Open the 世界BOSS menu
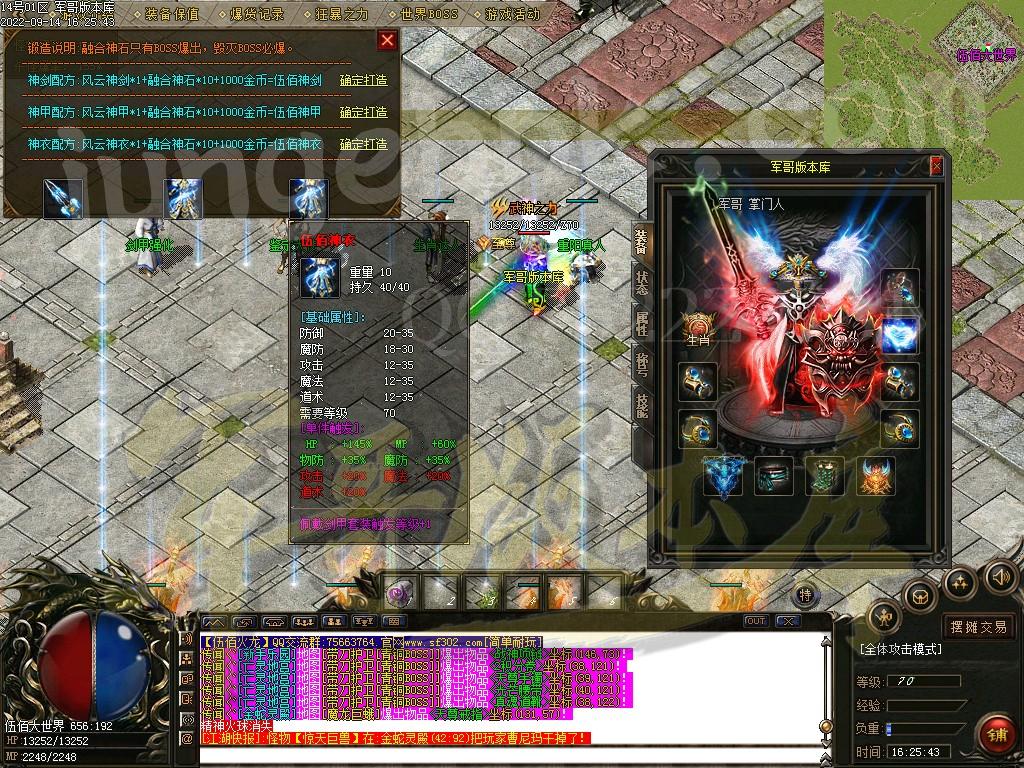The height and width of the screenshot is (768, 1024). point(427,15)
